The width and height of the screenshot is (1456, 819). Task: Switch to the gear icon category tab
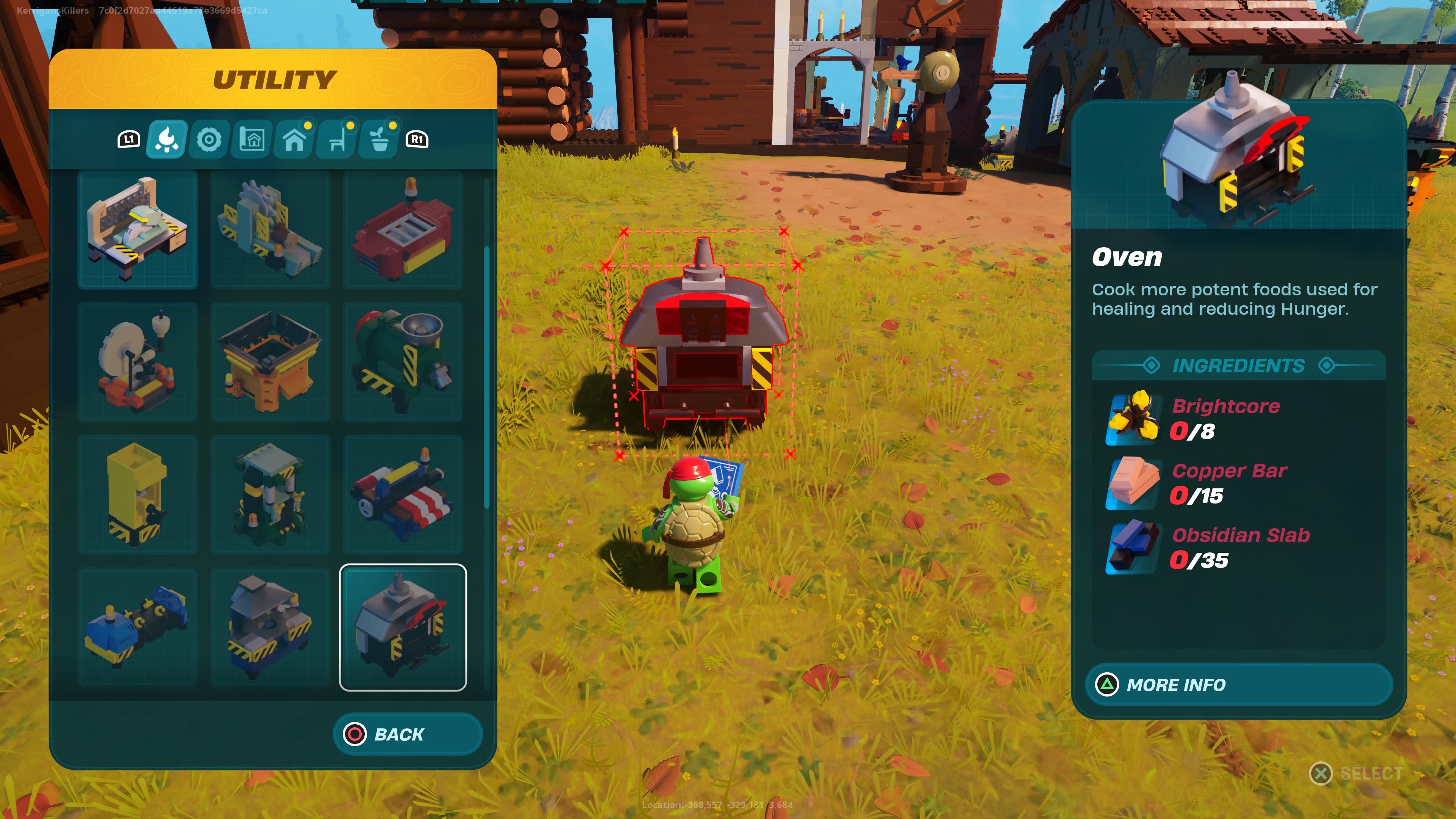tap(209, 139)
